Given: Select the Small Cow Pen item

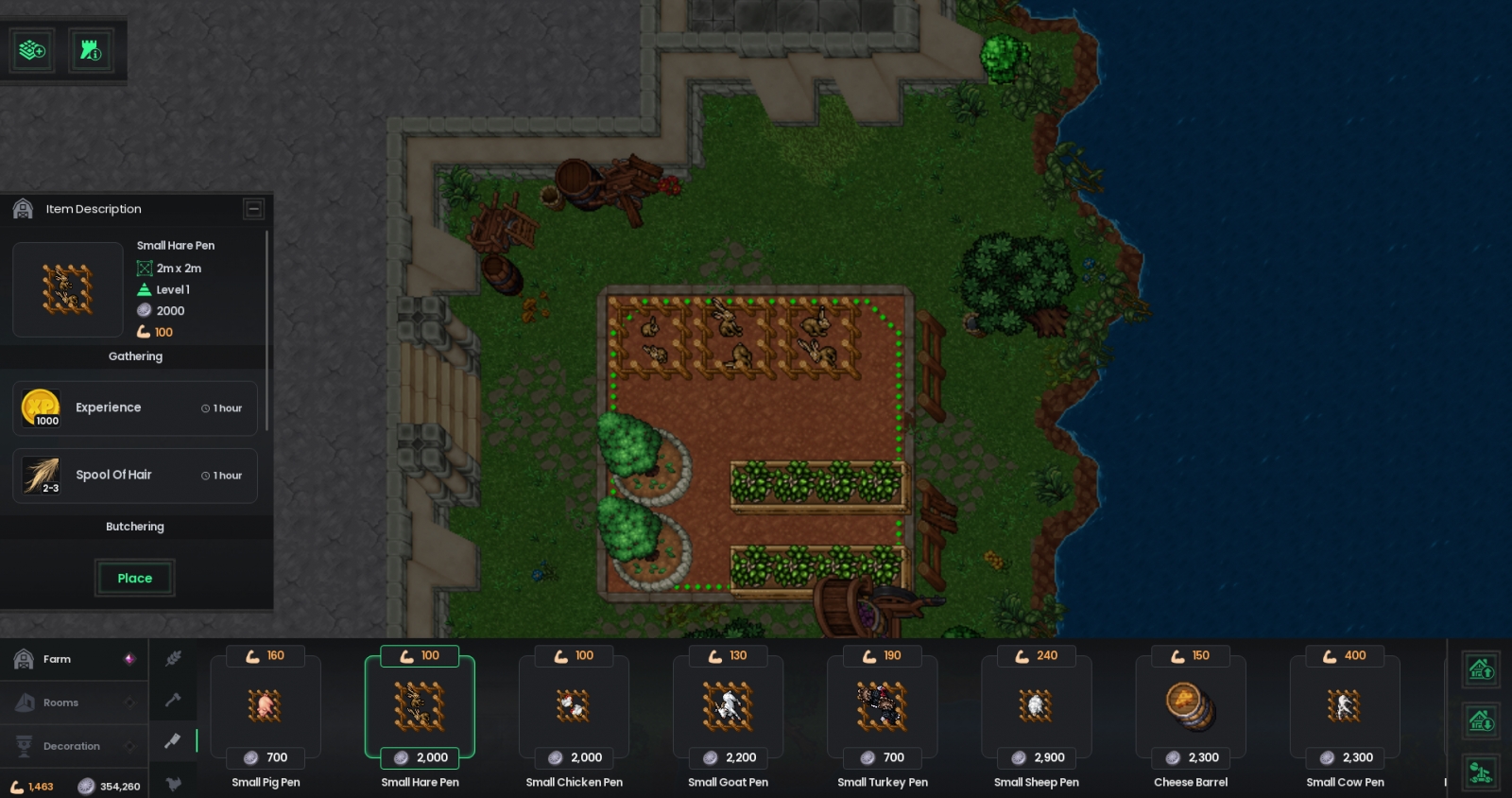Looking at the screenshot, I should 1344,706.
